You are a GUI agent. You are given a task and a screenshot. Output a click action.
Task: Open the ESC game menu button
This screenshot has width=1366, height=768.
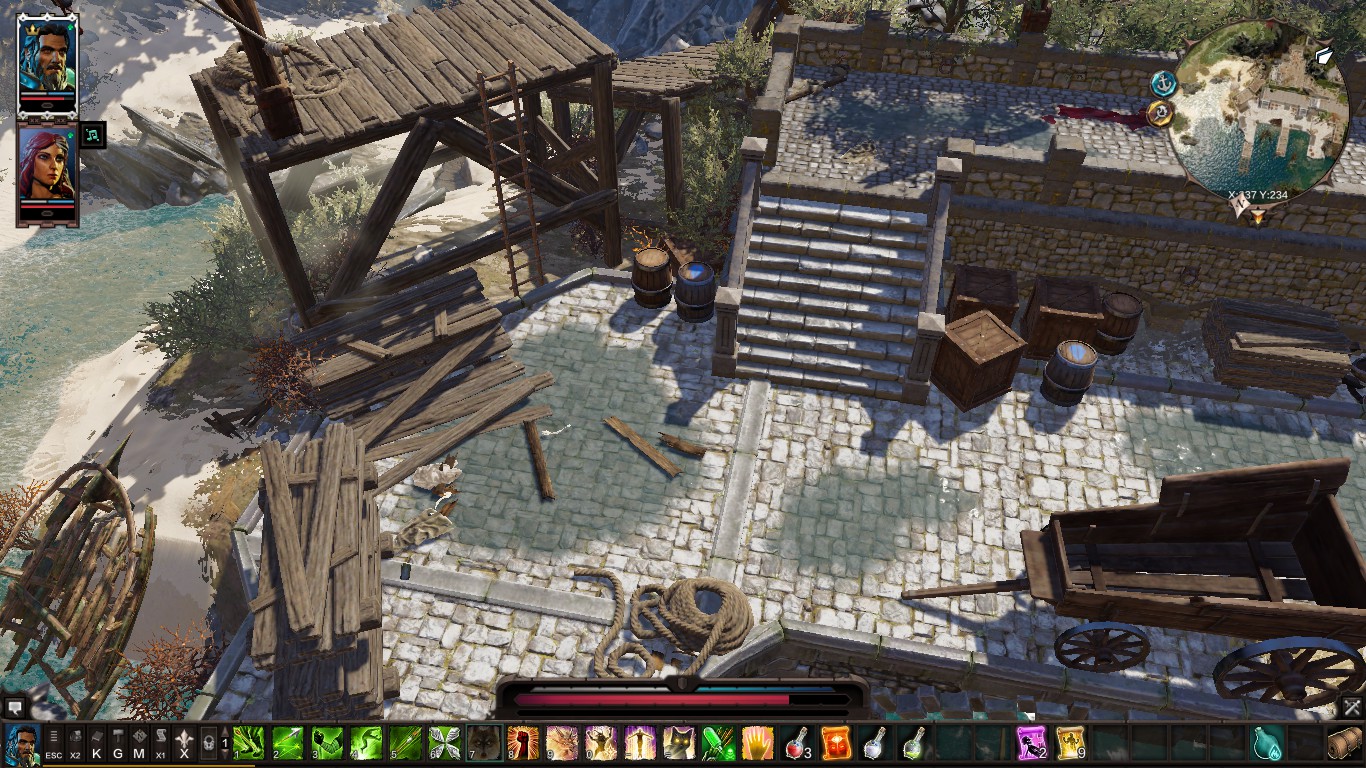pyautogui.click(x=54, y=745)
